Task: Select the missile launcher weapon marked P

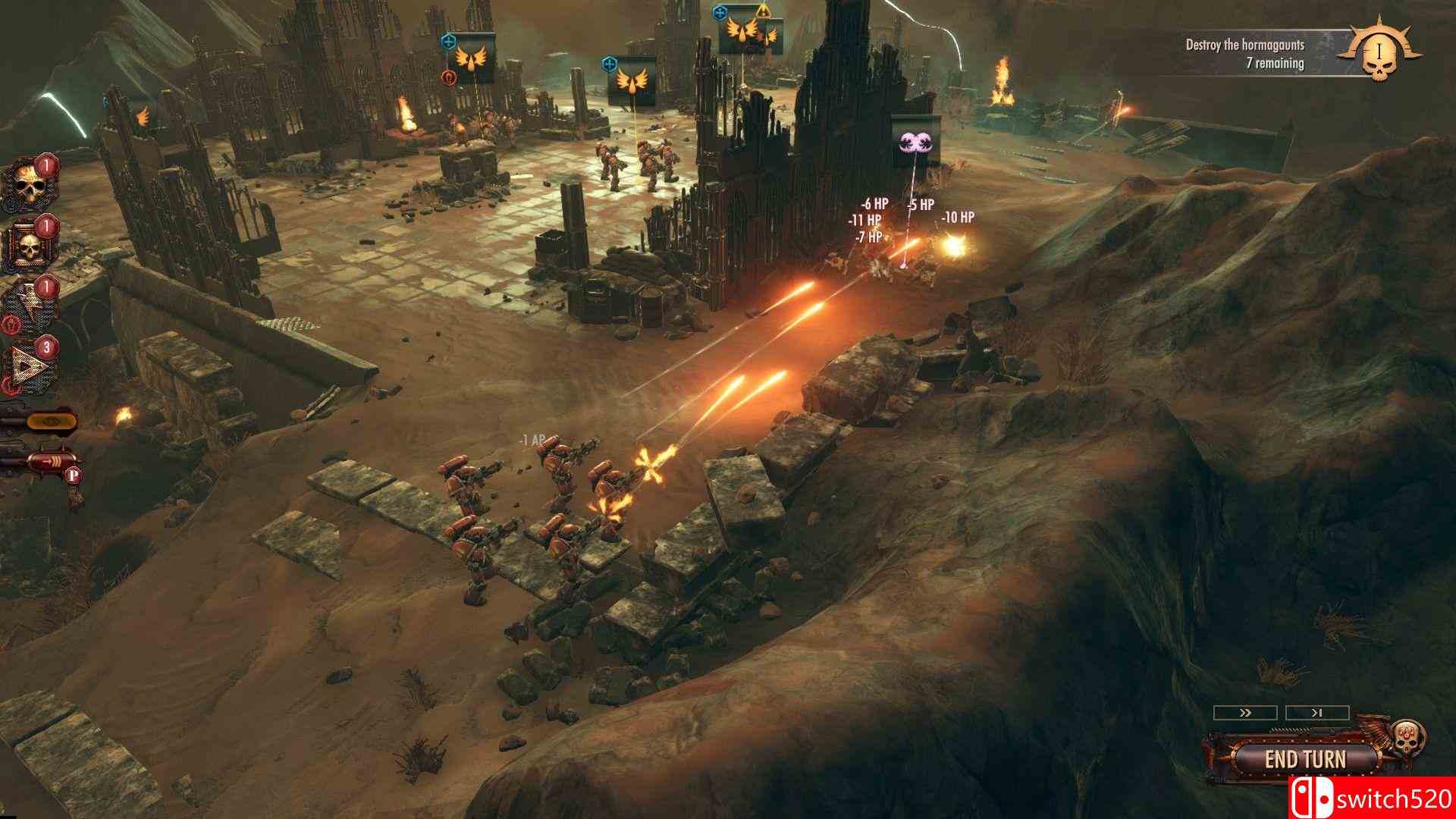Action: click(50, 460)
